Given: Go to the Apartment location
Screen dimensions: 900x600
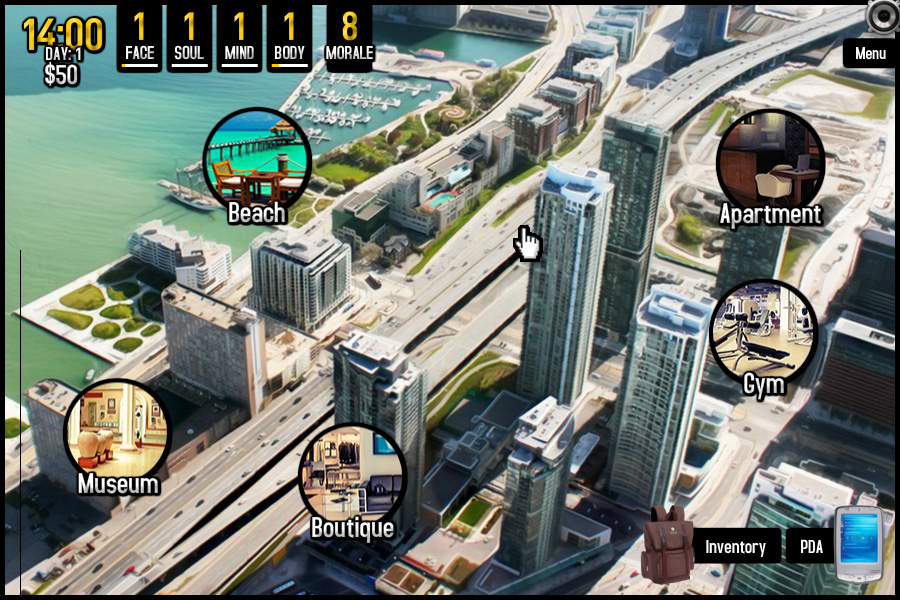Looking at the screenshot, I should (770, 163).
